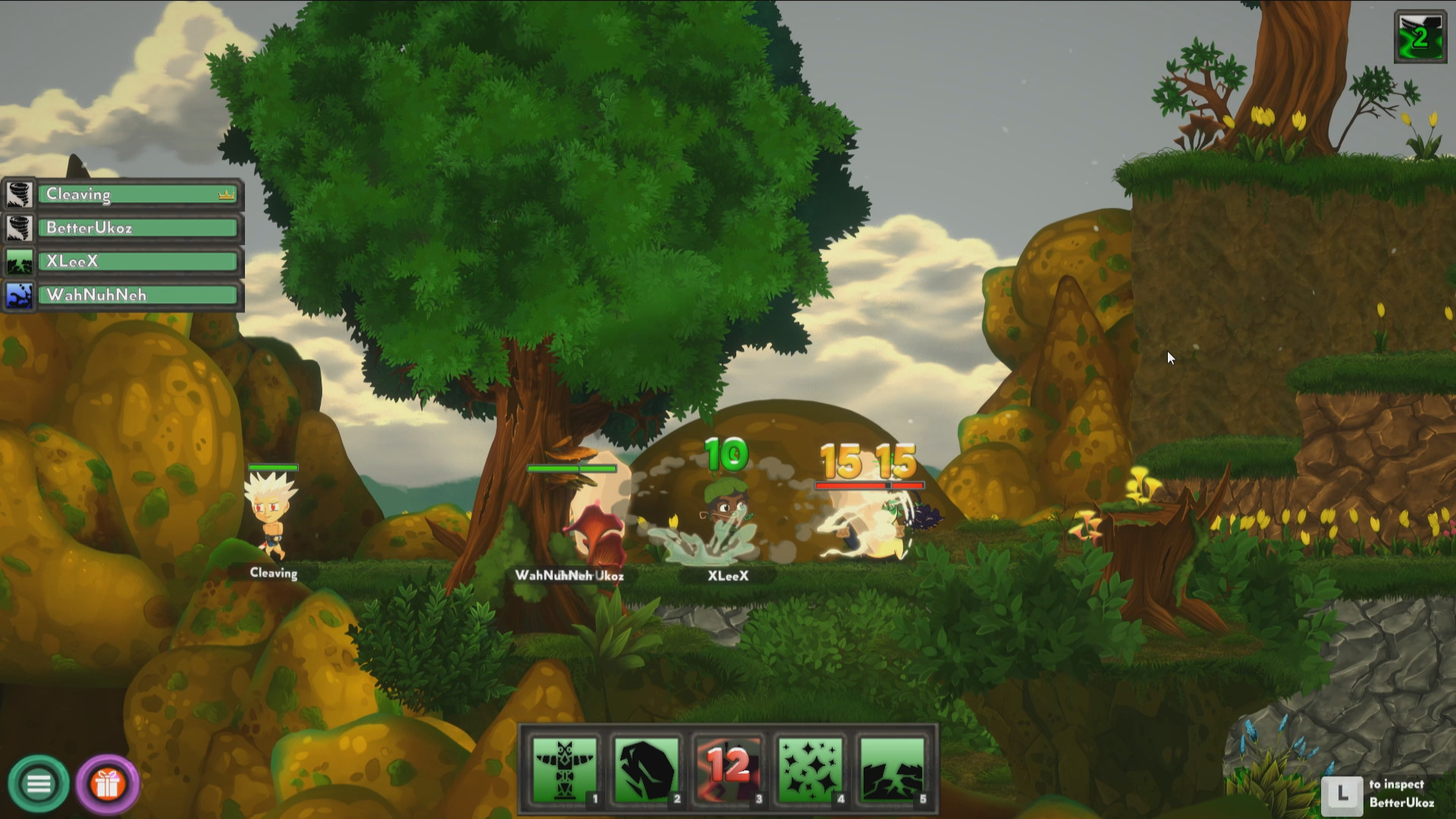Open the hamburger menu bottom left
The width and height of the screenshot is (1456, 819).
click(x=39, y=786)
